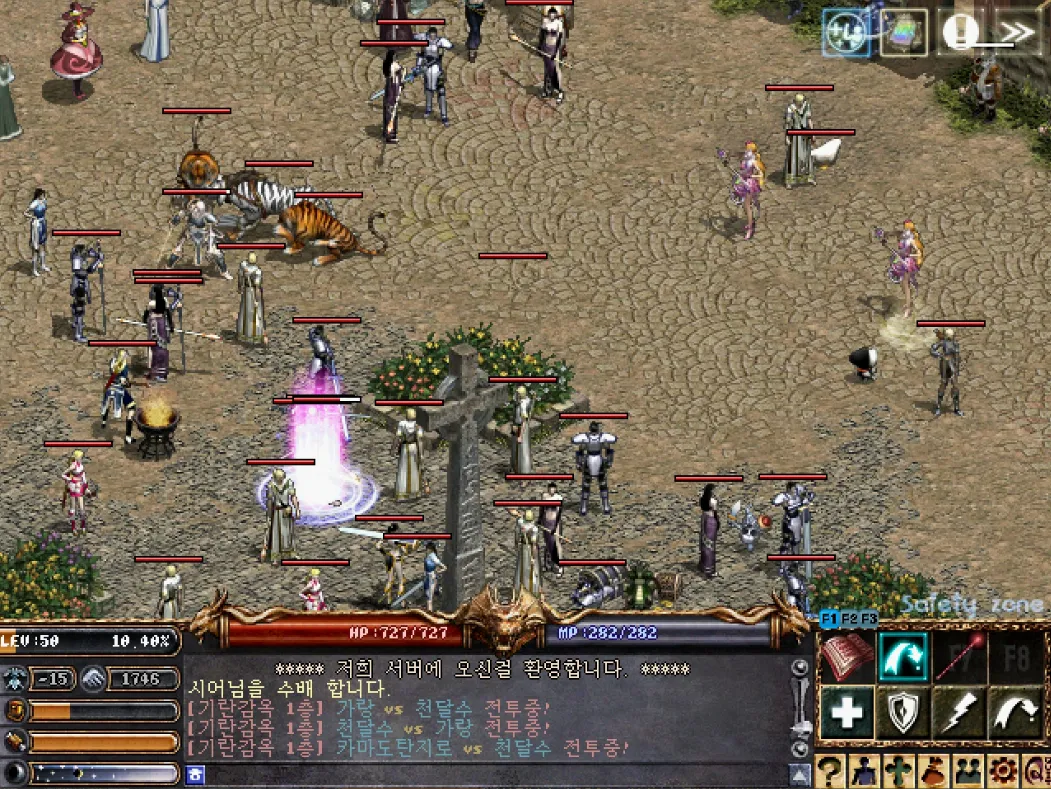Click the chat input field

click(490, 774)
